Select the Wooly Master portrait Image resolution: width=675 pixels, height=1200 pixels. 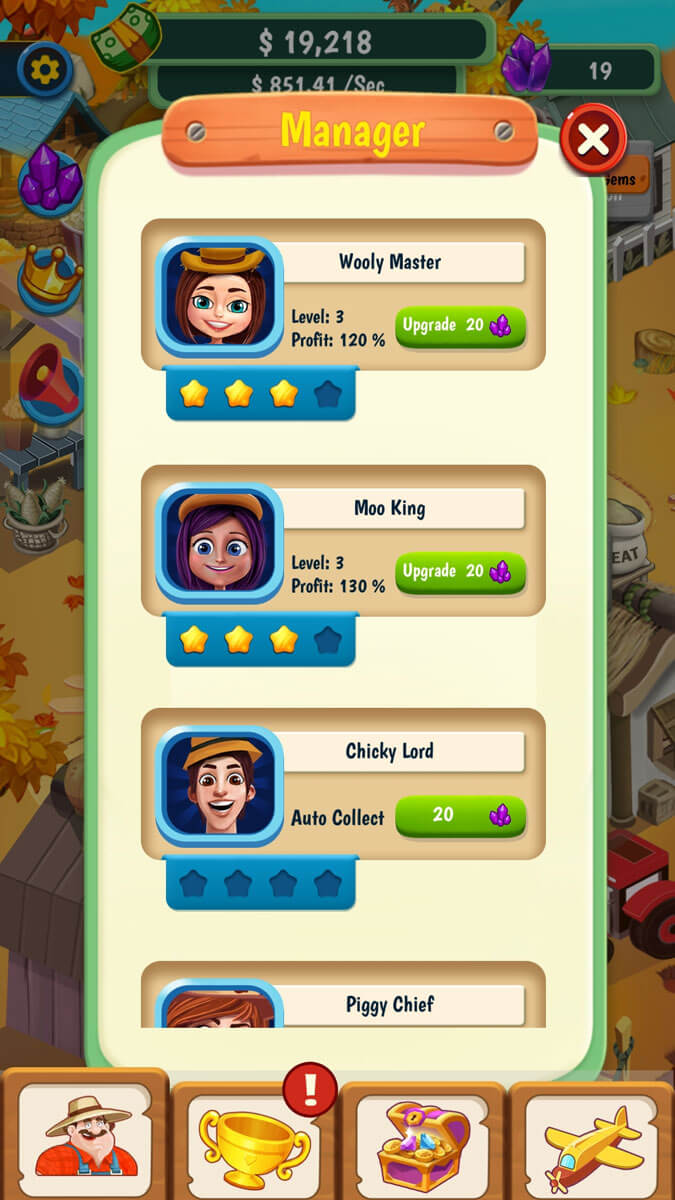(x=219, y=296)
